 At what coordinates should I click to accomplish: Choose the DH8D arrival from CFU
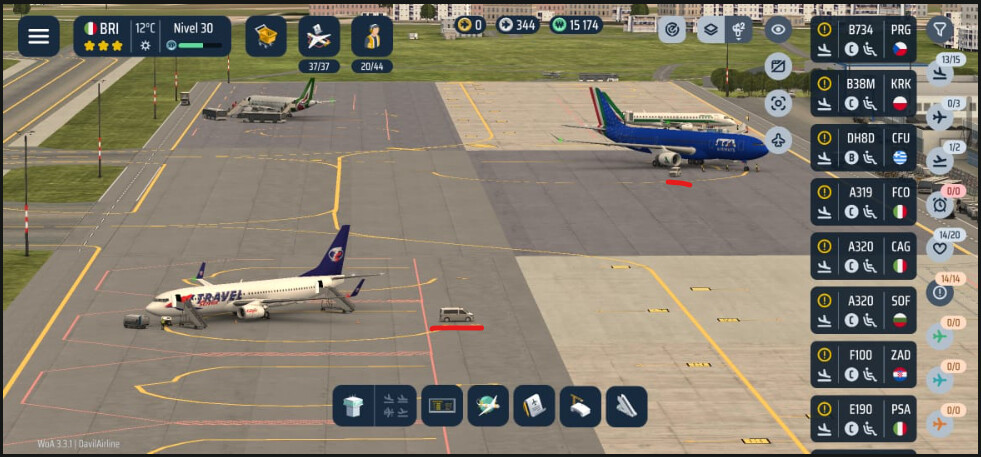coord(863,147)
